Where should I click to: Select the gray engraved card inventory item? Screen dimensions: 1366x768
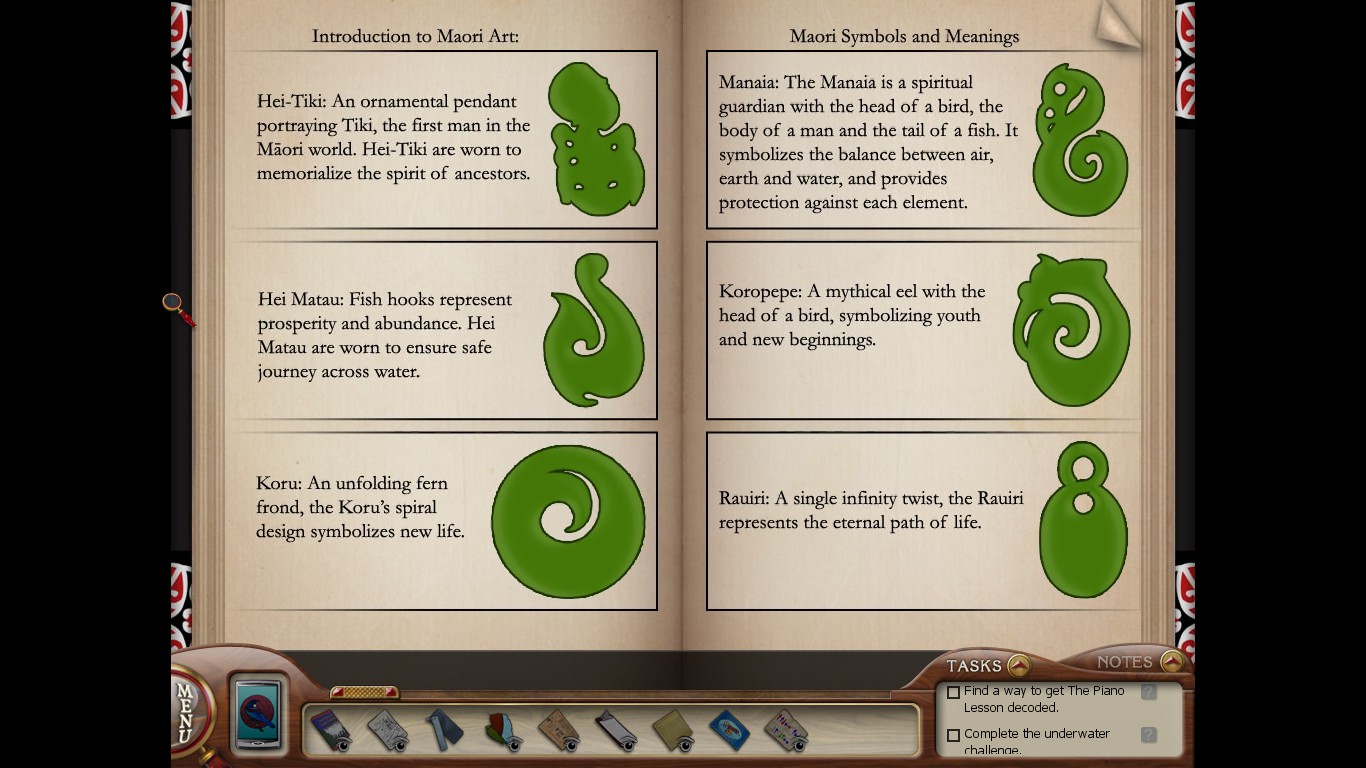click(387, 730)
